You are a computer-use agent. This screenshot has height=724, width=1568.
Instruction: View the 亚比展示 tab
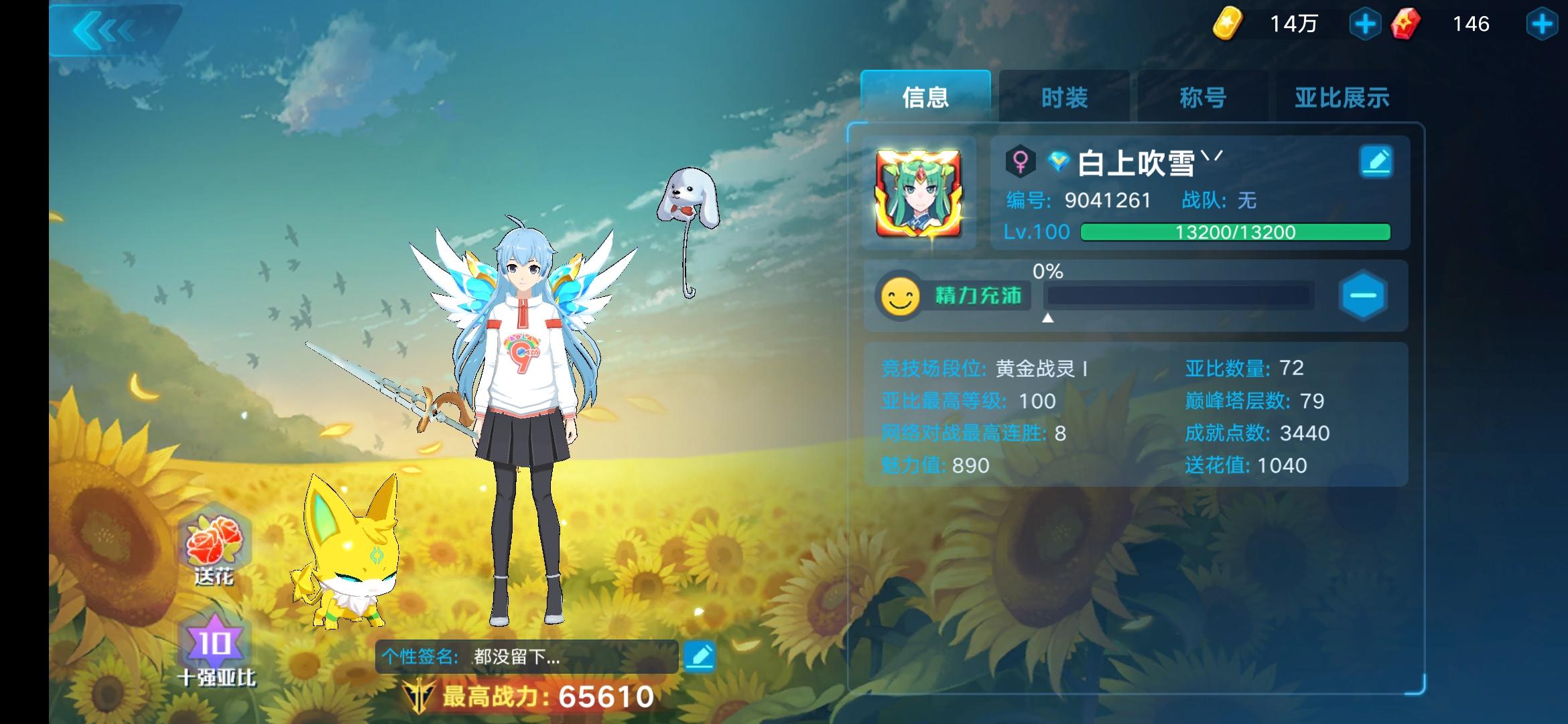coord(1337,96)
